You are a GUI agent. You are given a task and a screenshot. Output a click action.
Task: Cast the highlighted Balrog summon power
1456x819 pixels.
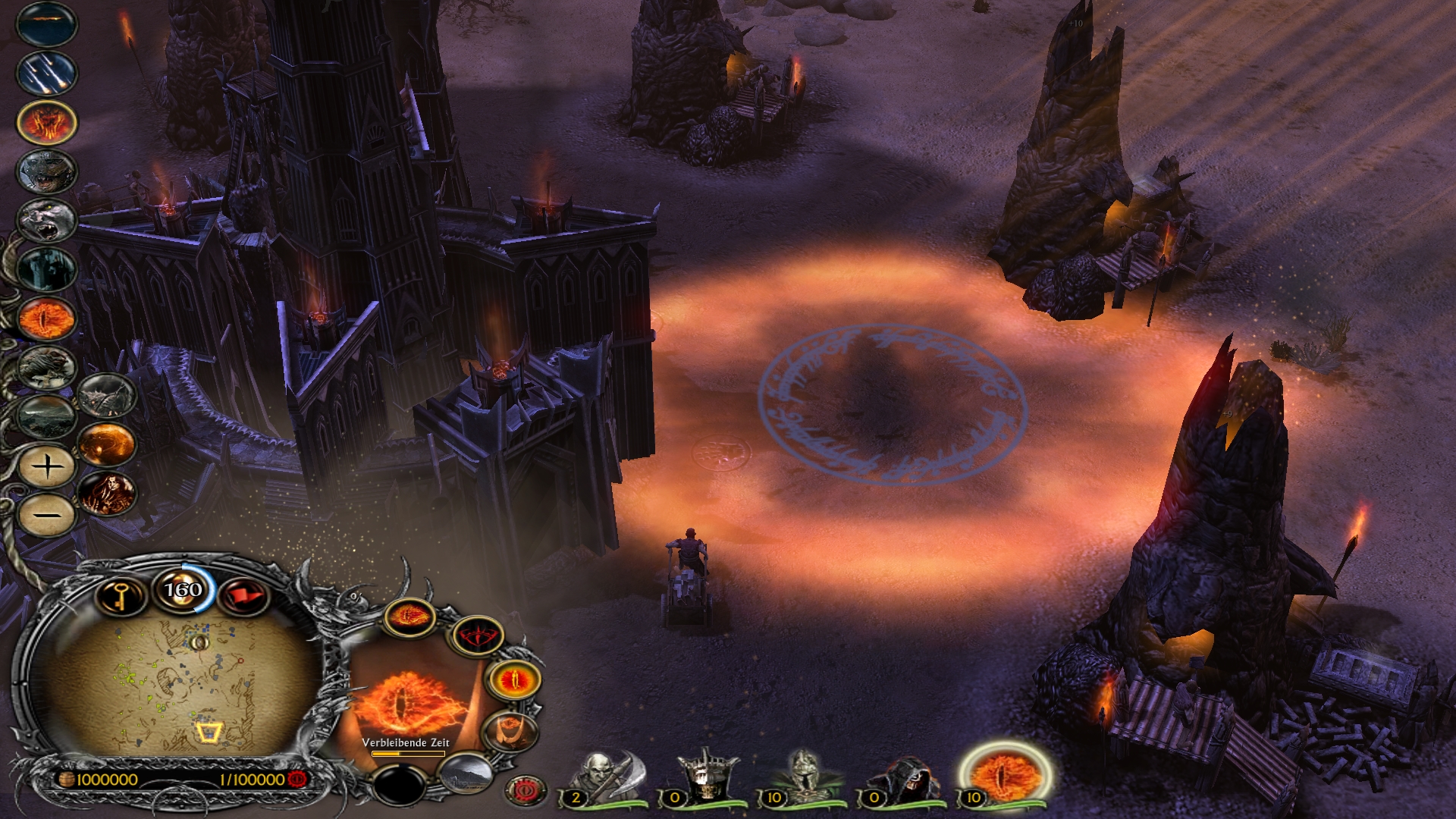tap(47, 121)
